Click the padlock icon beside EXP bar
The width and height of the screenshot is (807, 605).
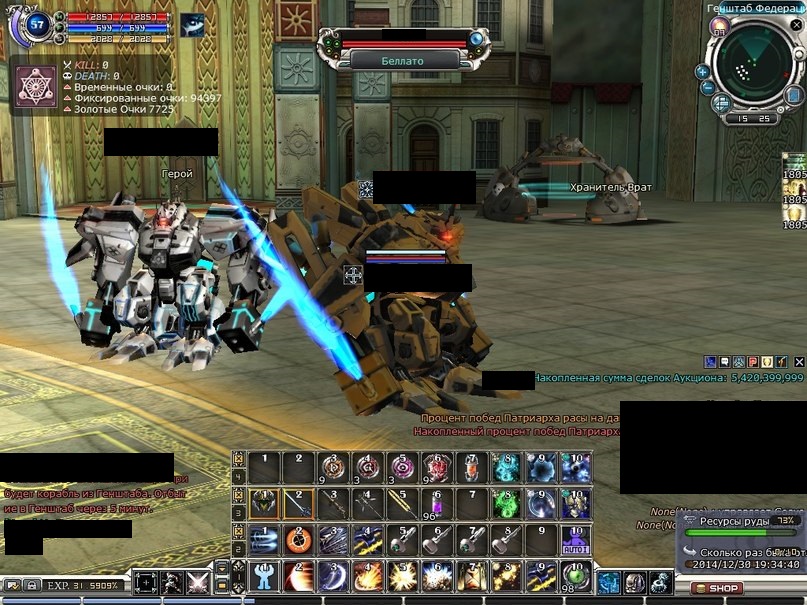pyautogui.click(x=33, y=585)
